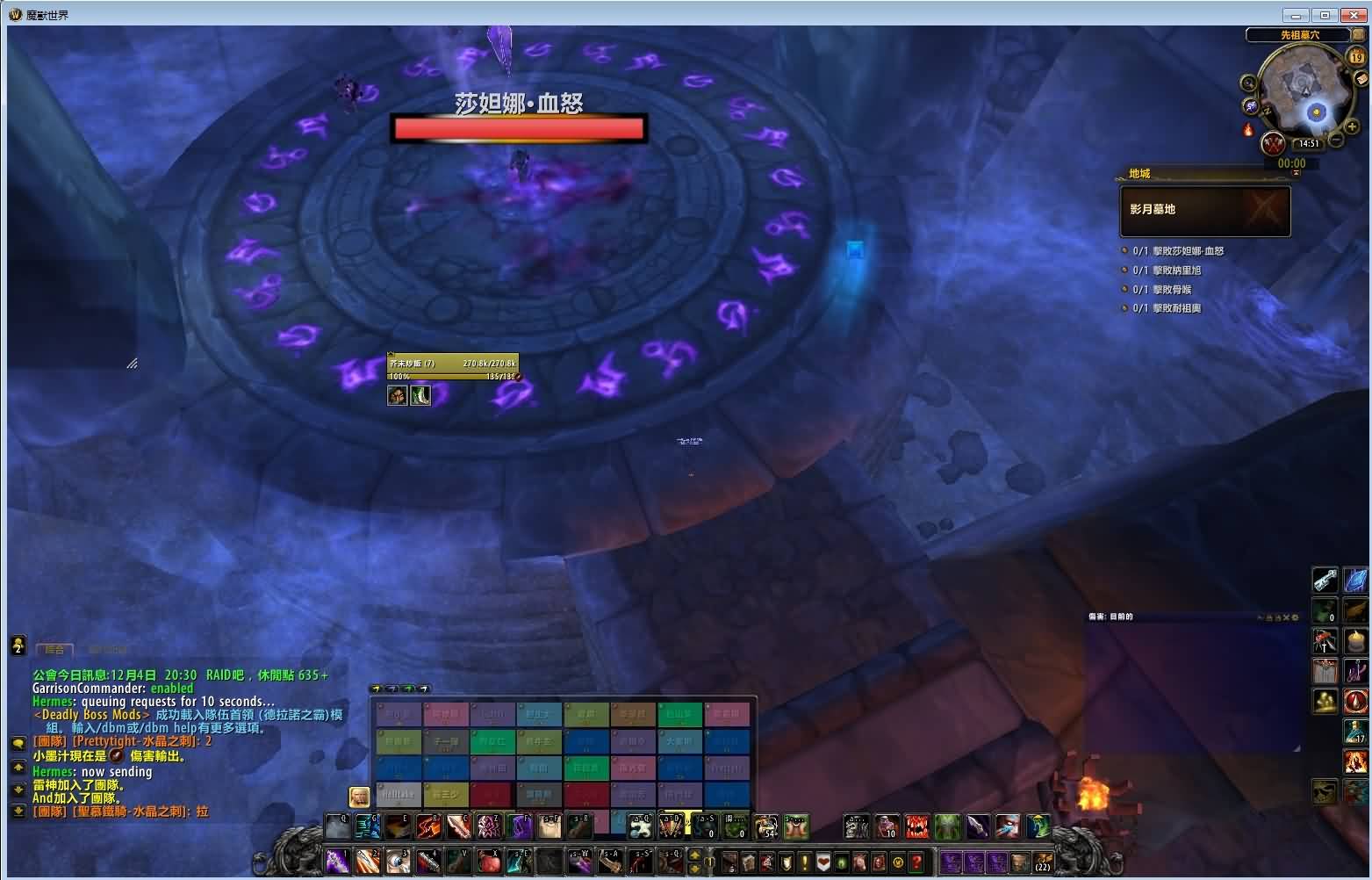Click the yellow exclamation mark micro-menu button

point(804,862)
